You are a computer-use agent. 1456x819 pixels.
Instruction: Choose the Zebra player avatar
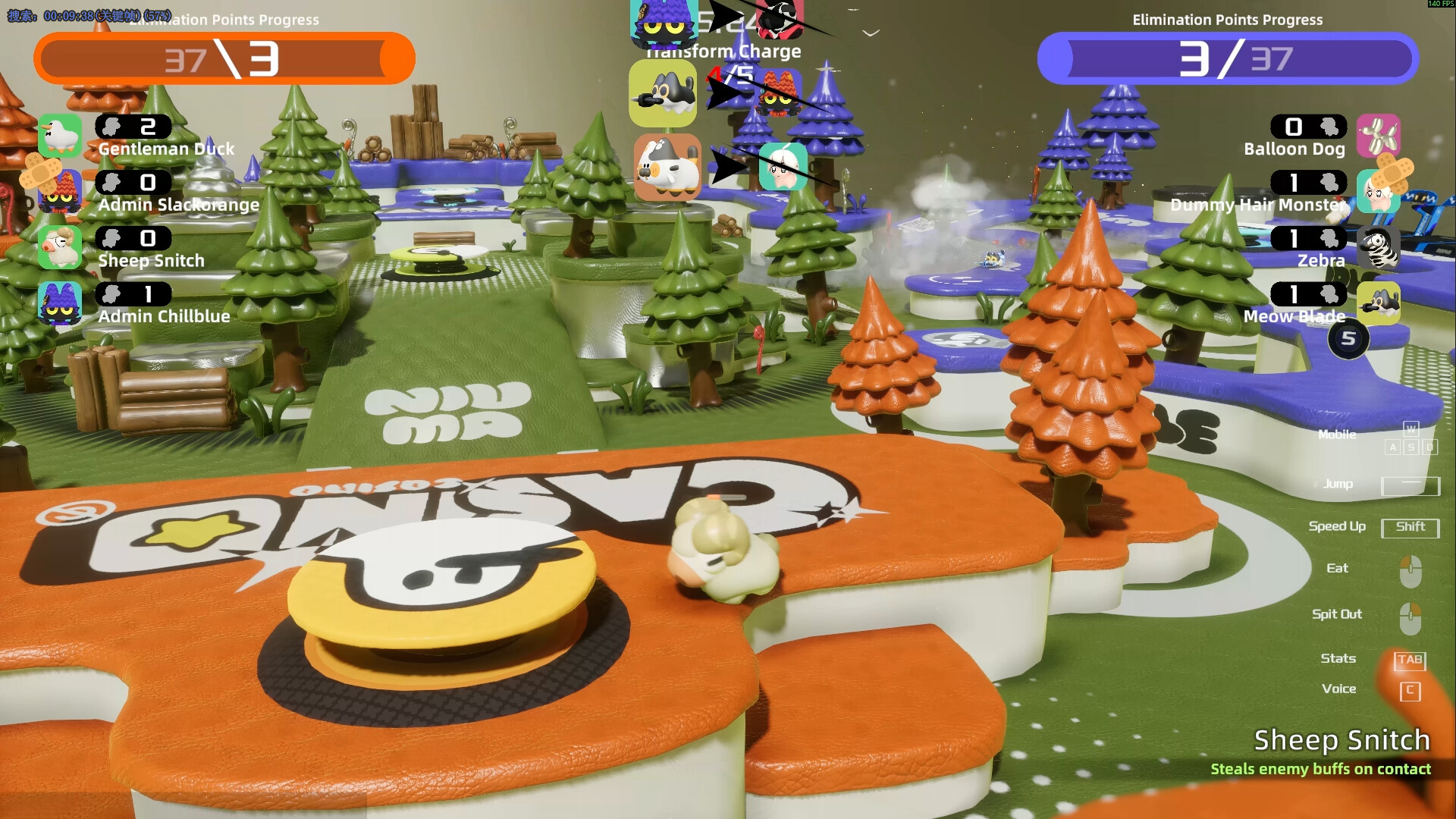pos(1378,247)
